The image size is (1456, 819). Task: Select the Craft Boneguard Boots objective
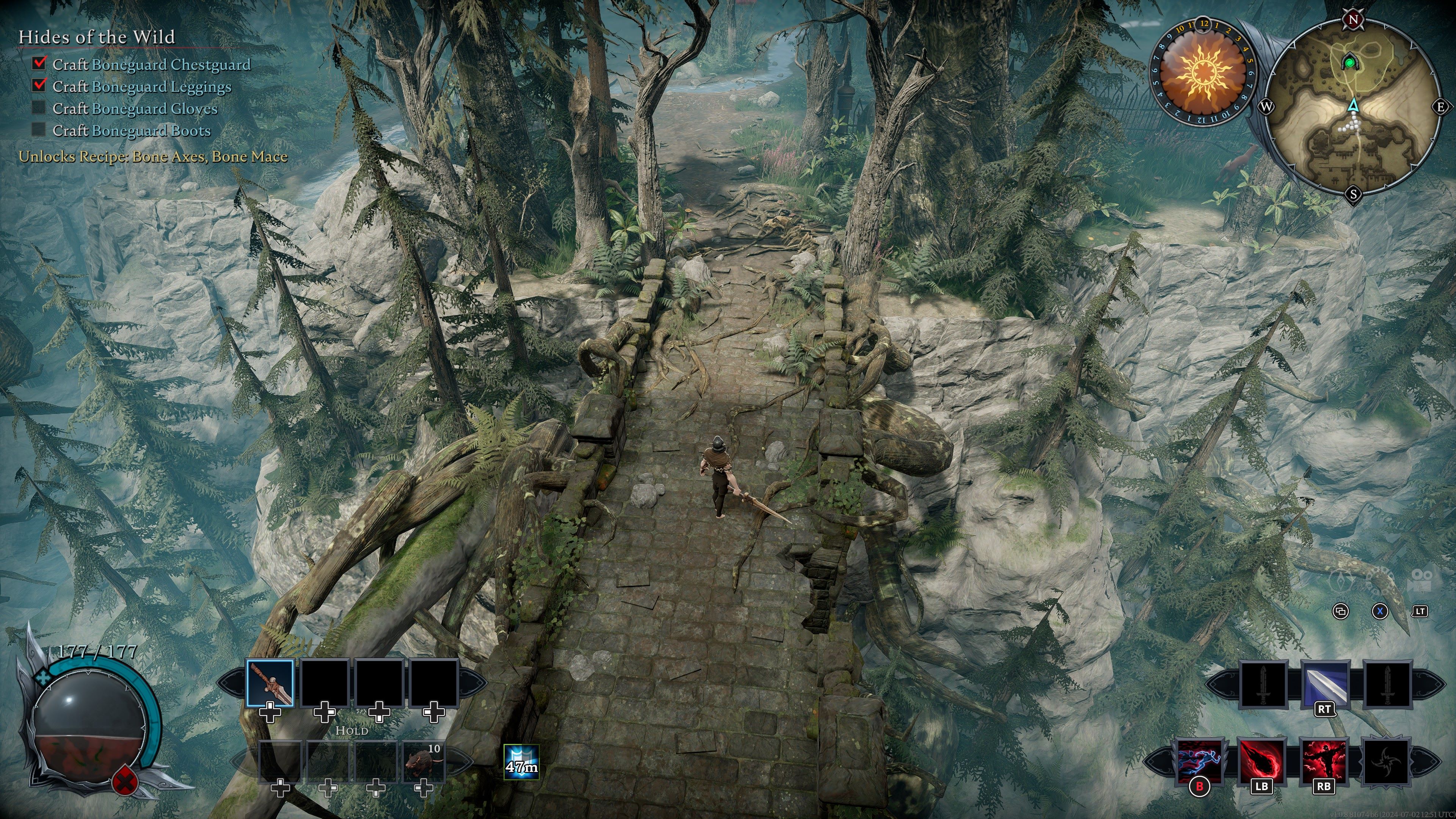(x=131, y=130)
